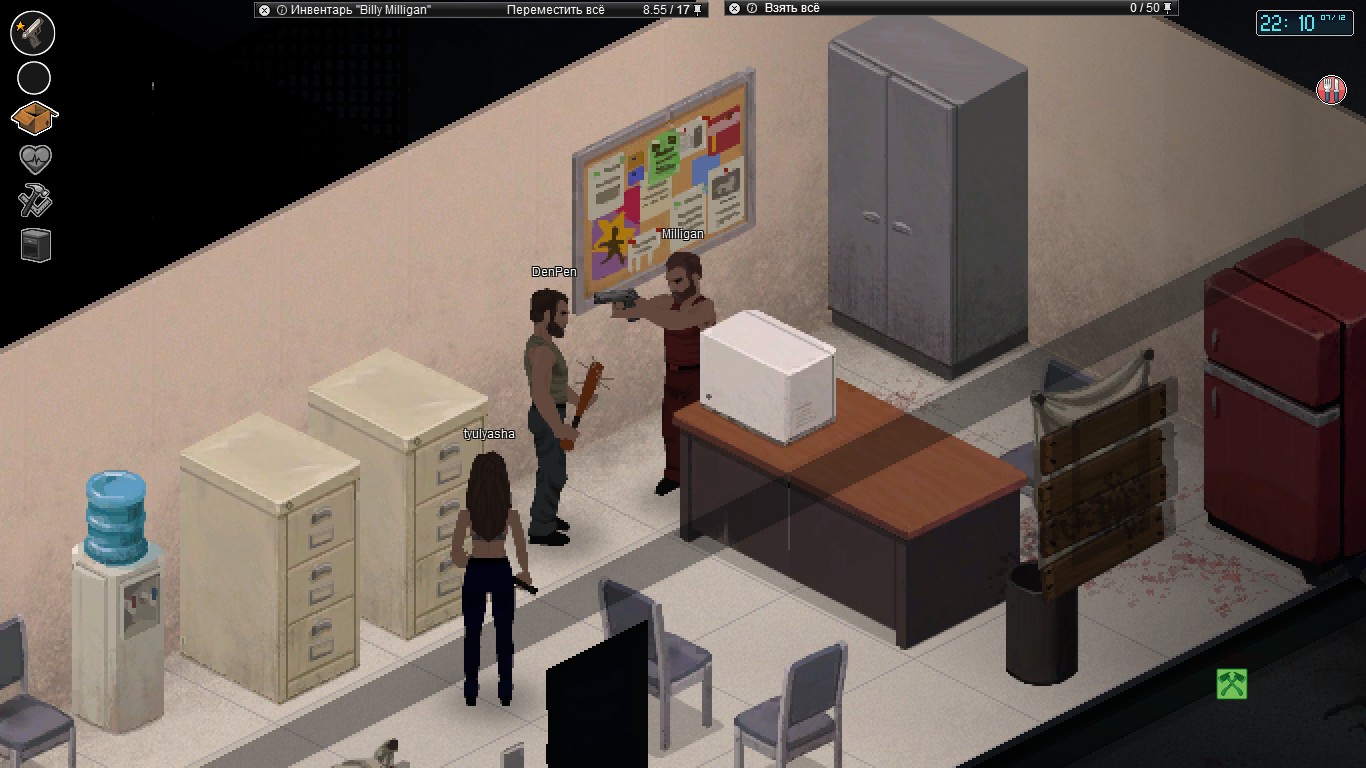Click the water cooler bottle
The width and height of the screenshot is (1366, 768).
click(115, 510)
